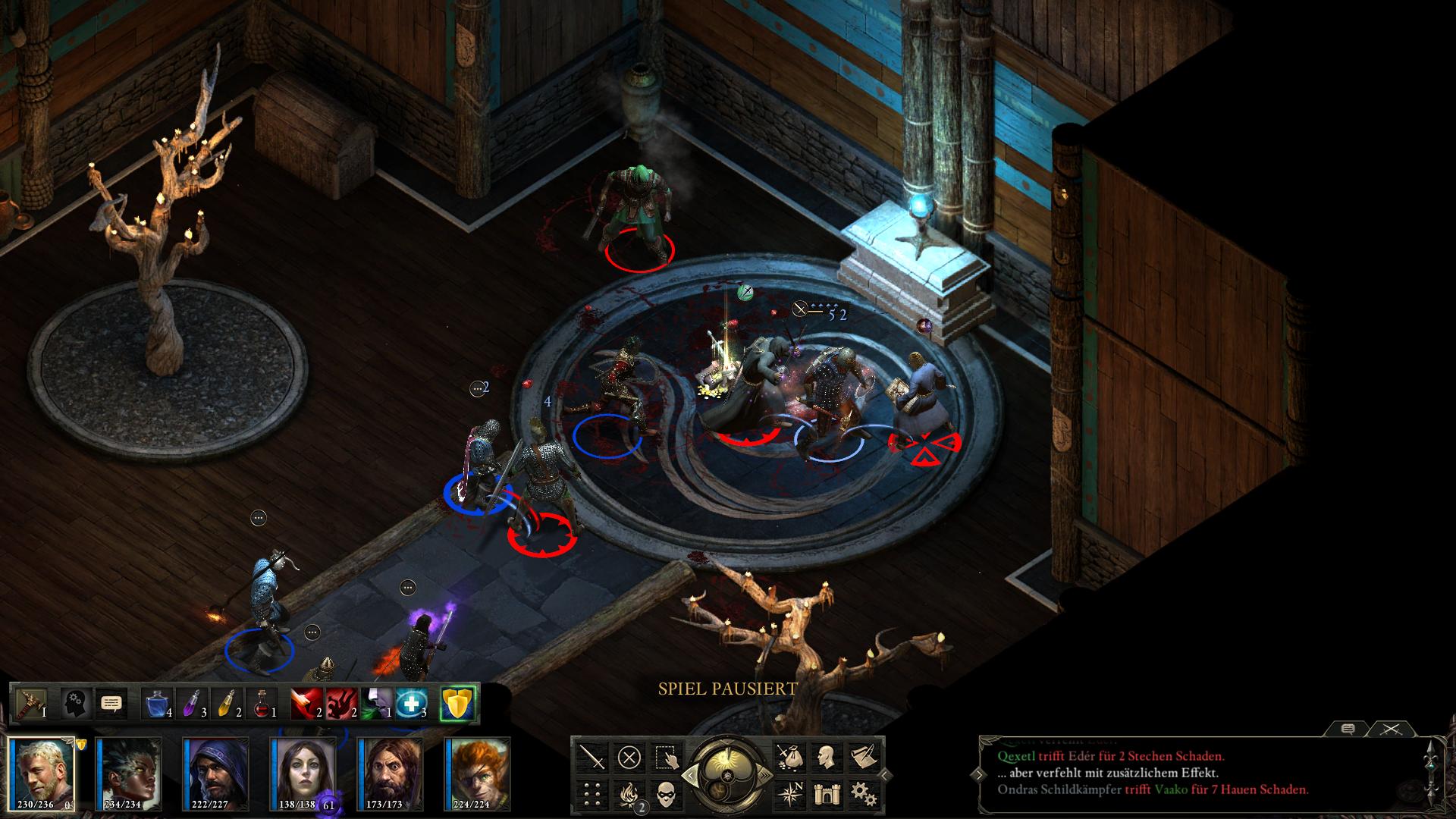Image resolution: width=1456 pixels, height=819 pixels.
Task: Select Edér's blond bearded portrait
Action: click(42, 773)
